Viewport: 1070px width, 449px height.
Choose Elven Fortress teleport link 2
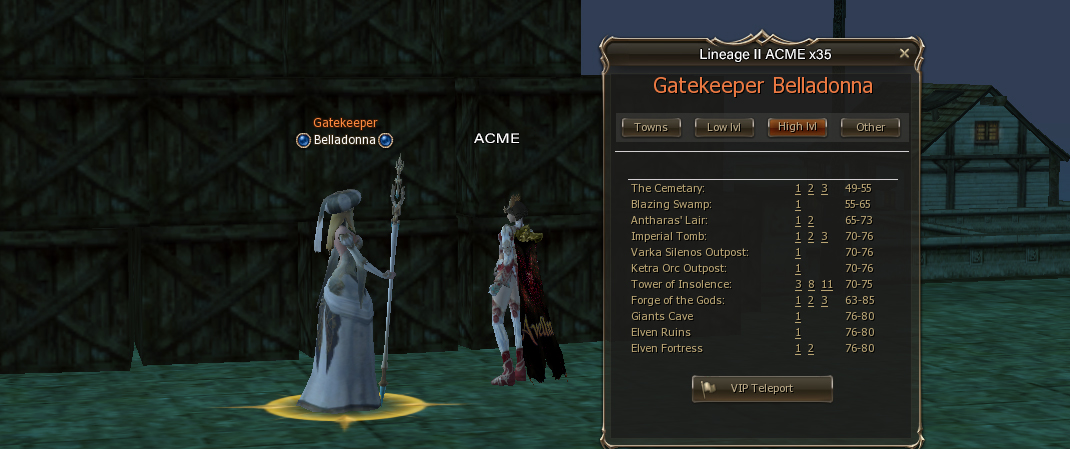(811, 348)
